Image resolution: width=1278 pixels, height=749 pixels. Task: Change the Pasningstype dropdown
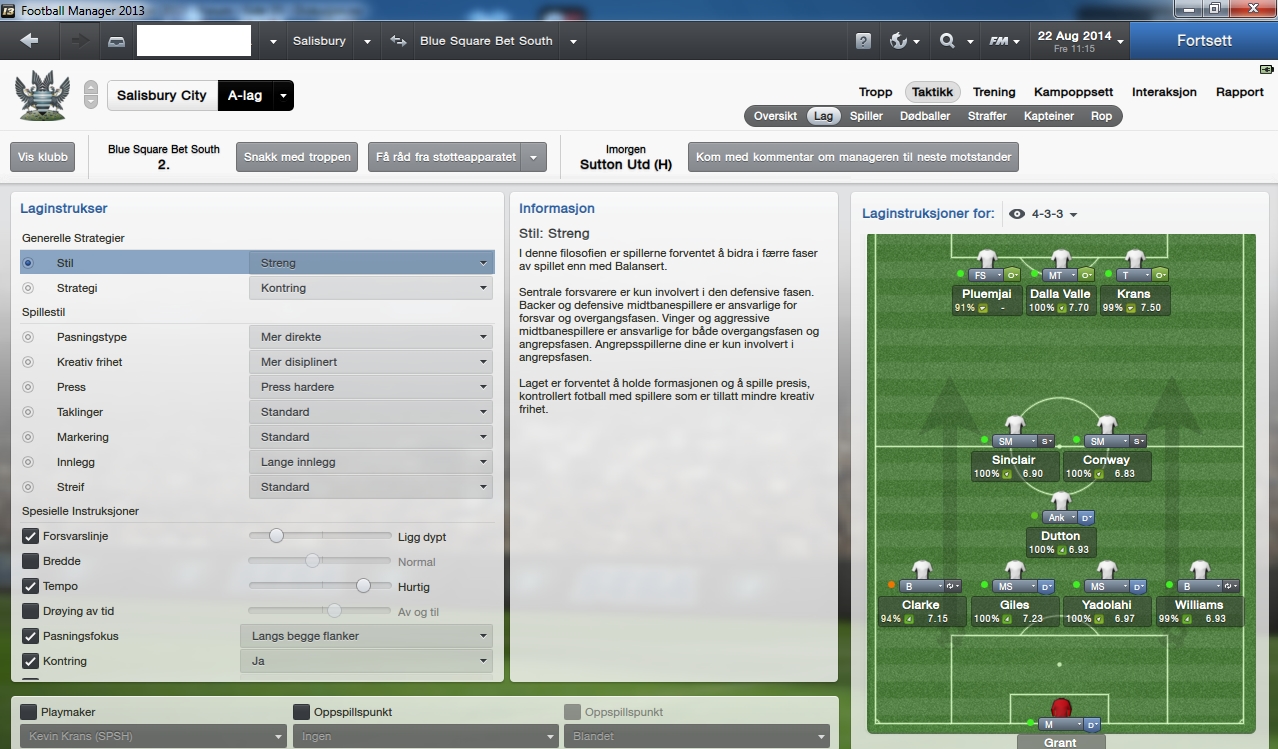pos(371,337)
